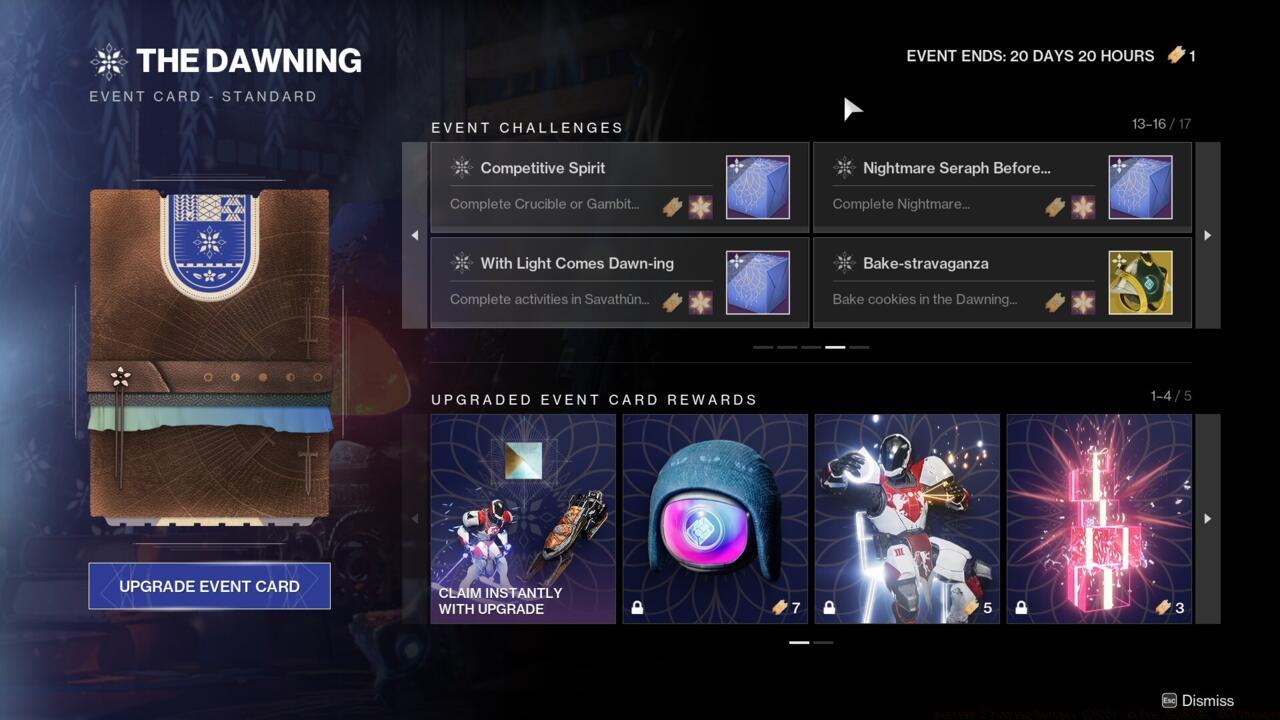Viewport: 1280px width, 720px height.
Task: Click the right arrow on Upgraded Event Card Rewards
Action: (1207, 517)
